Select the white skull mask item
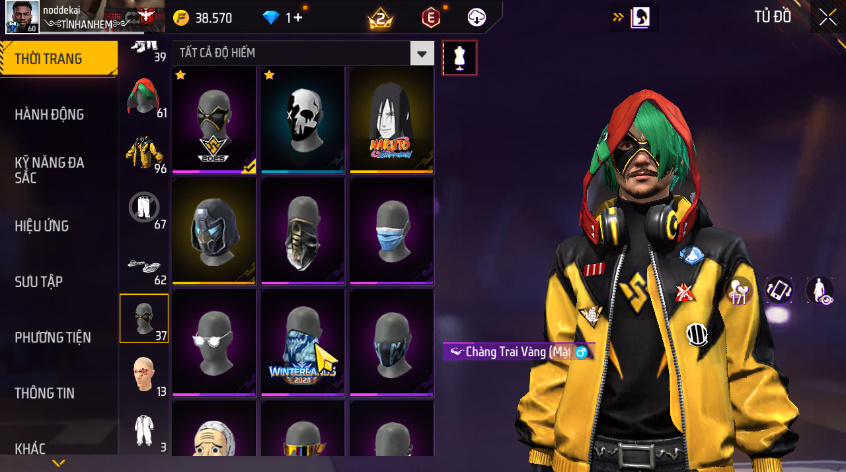 (x=303, y=120)
